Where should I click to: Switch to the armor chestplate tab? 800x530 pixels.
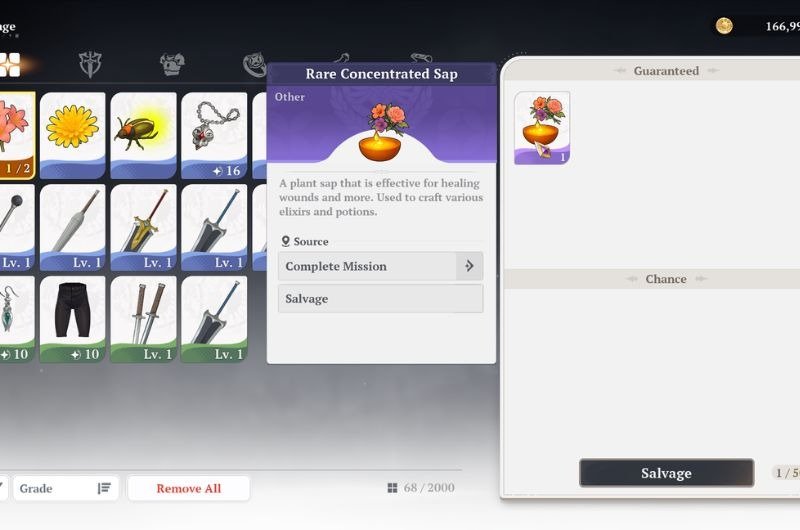(172, 65)
